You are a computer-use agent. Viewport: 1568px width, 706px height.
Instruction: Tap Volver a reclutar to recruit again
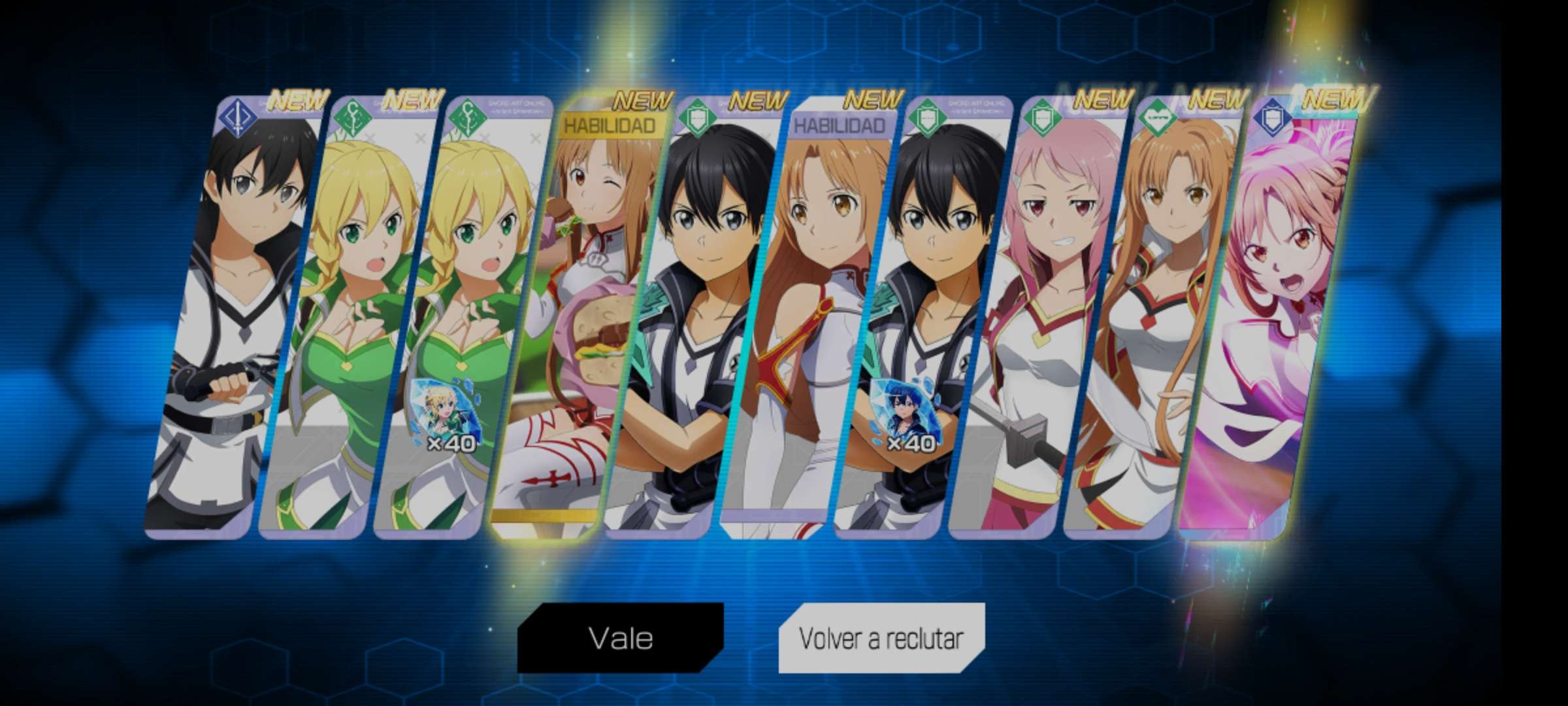pos(881,638)
